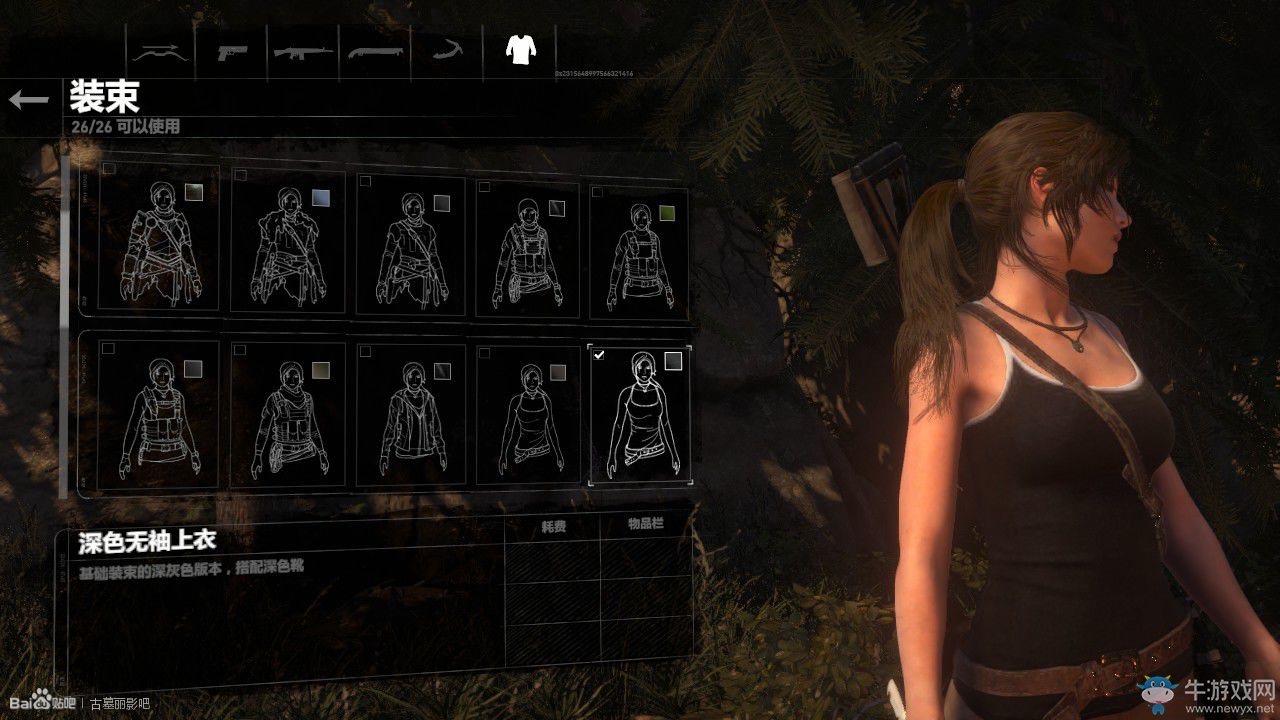Viewport: 1280px width, 720px height.
Task: Select the armored outfit with shoulder pauldrons
Action: tap(160, 243)
